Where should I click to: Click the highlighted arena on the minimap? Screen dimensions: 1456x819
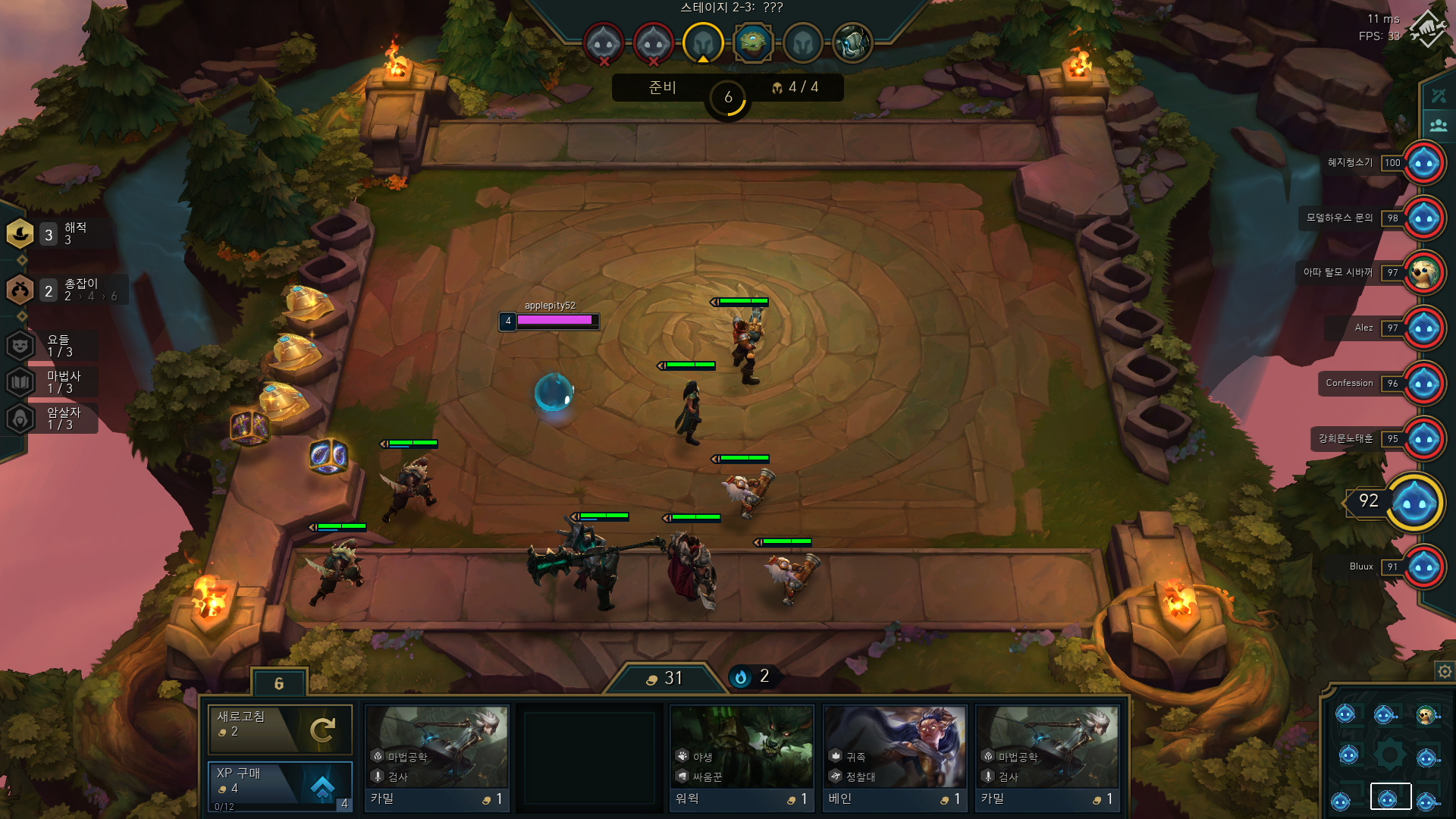pos(1390,797)
